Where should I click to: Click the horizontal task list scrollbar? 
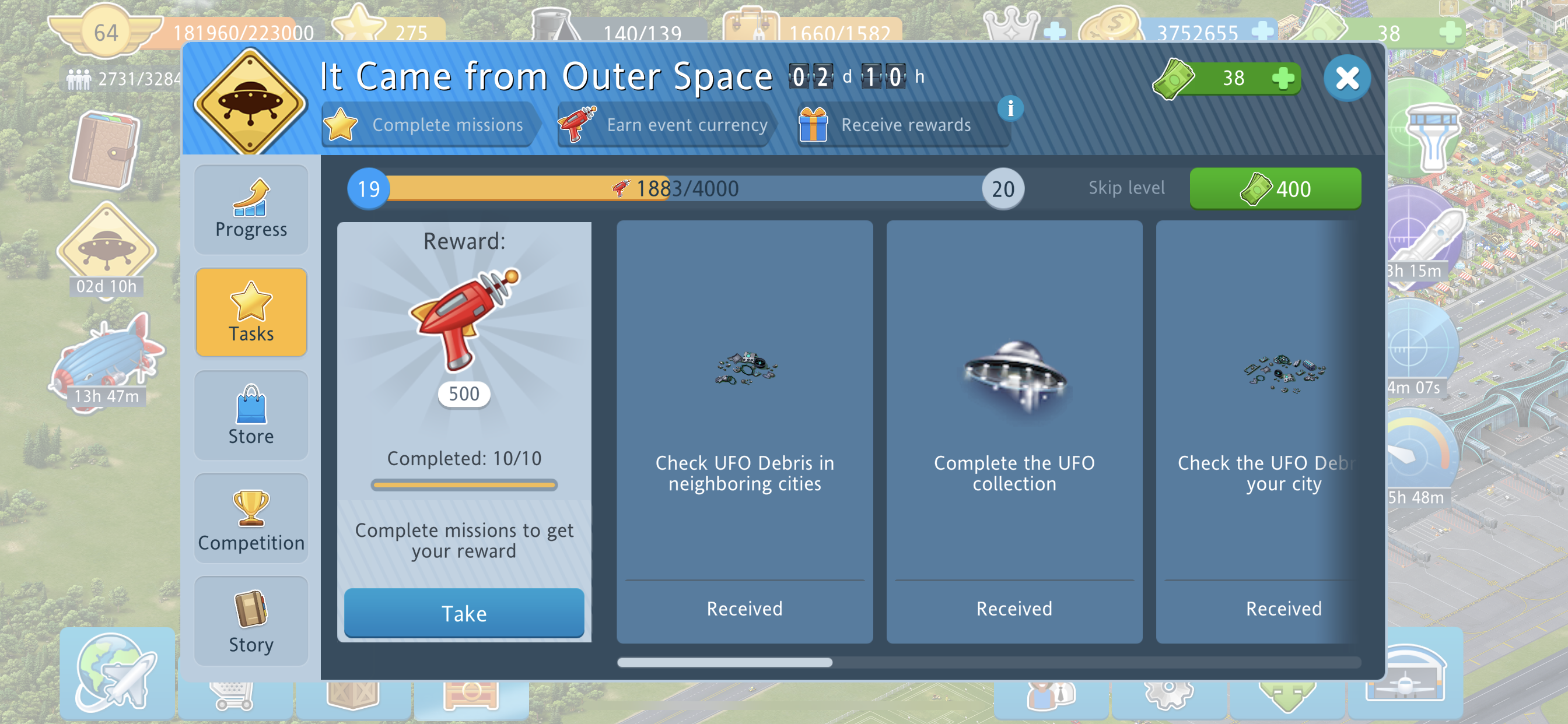724,663
